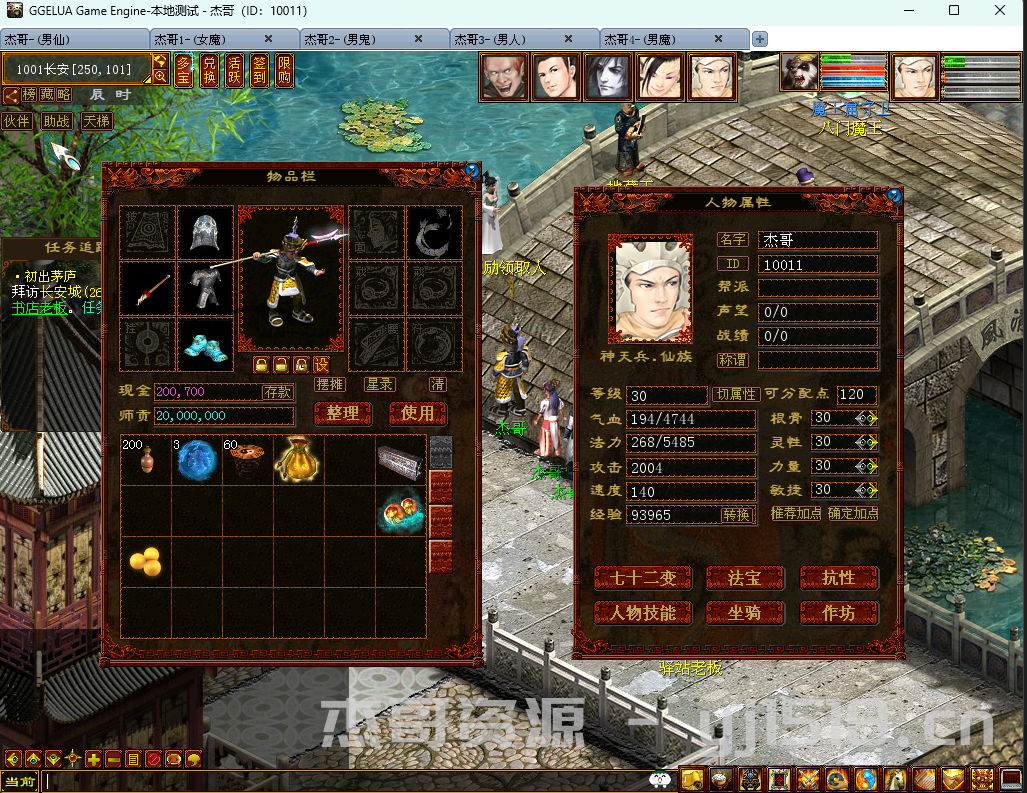
Task: Click the 整理 sort button
Action: [342, 413]
